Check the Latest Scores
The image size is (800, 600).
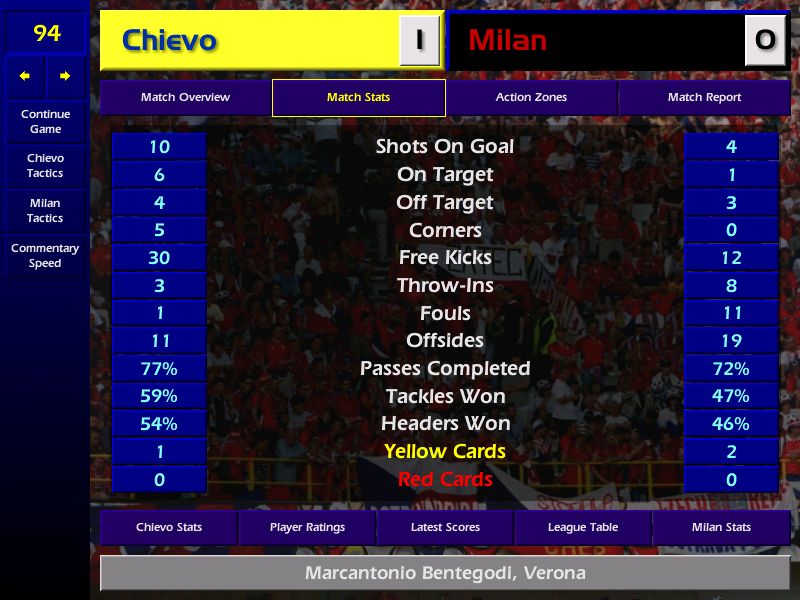(445, 527)
